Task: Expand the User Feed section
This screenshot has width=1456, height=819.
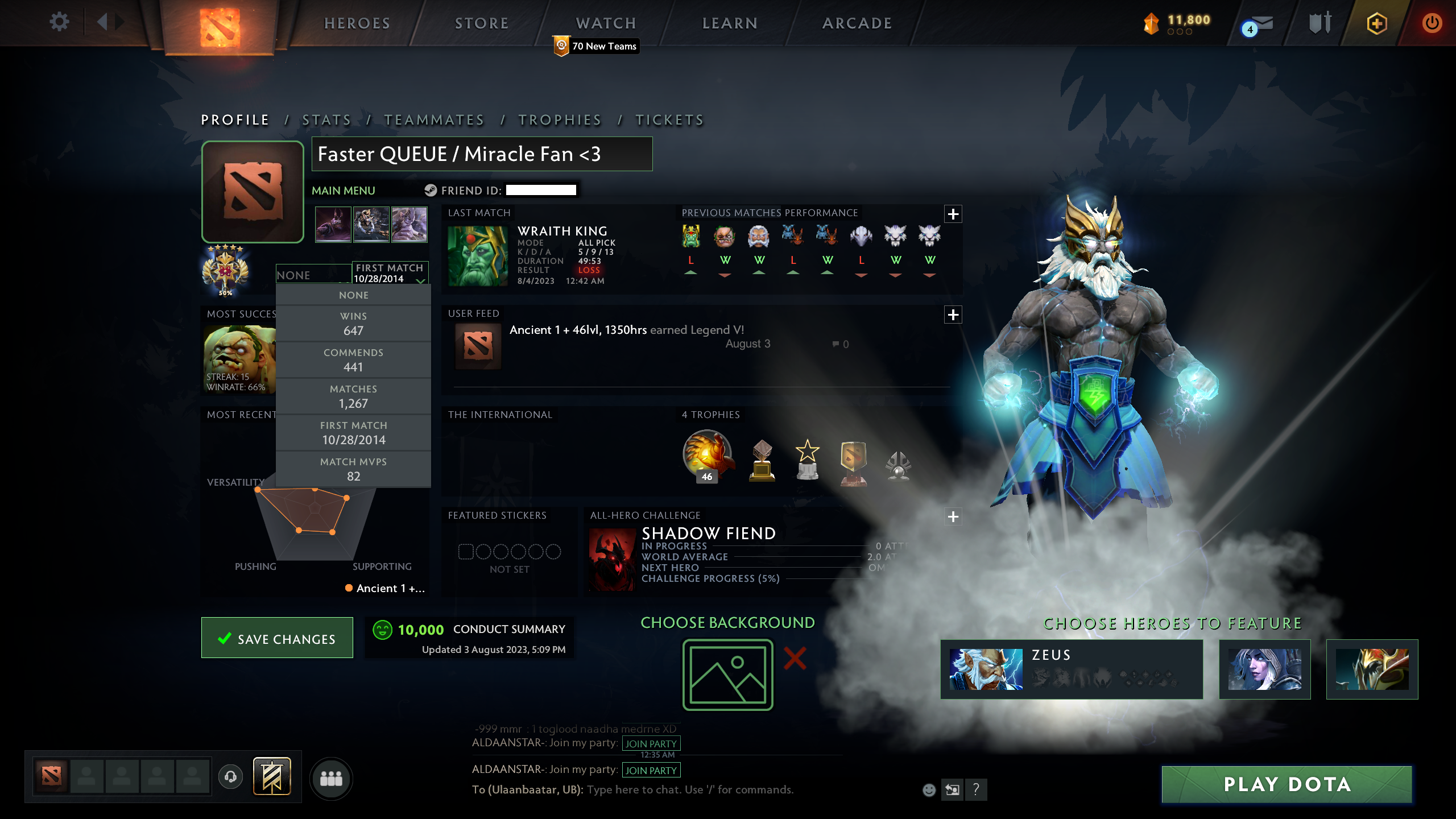Action: (x=953, y=314)
